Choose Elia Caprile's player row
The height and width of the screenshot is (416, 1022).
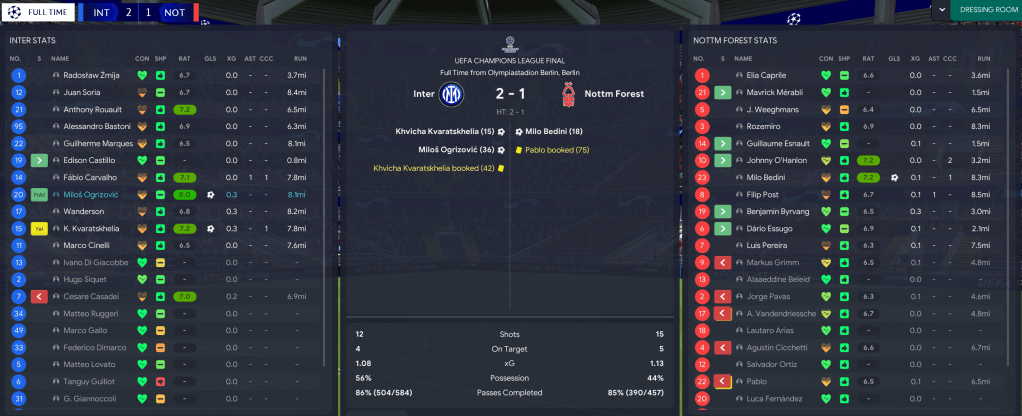pos(768,75)
